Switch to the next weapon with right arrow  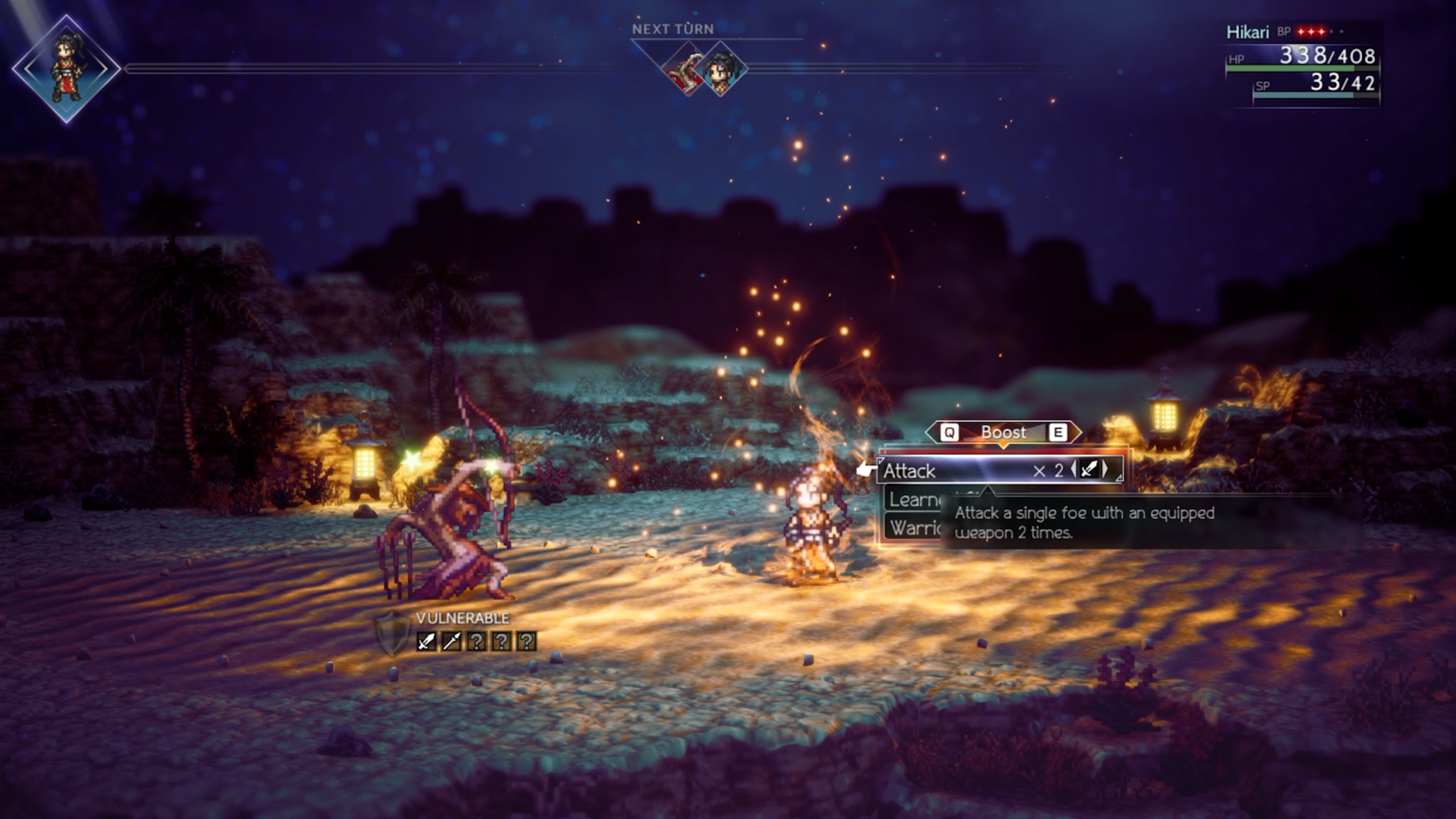[x=1105, y=470]
